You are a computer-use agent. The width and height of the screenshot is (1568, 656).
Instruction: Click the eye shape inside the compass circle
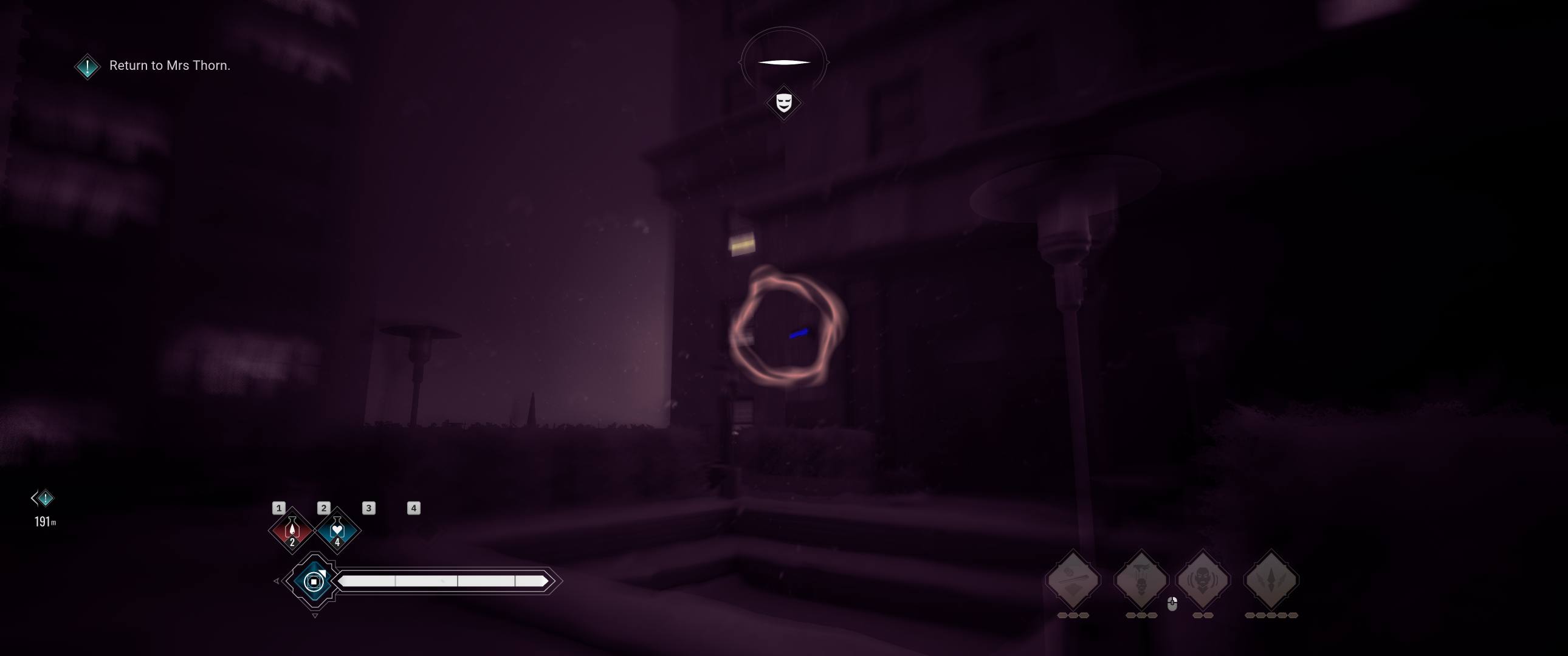click(784, 61)
